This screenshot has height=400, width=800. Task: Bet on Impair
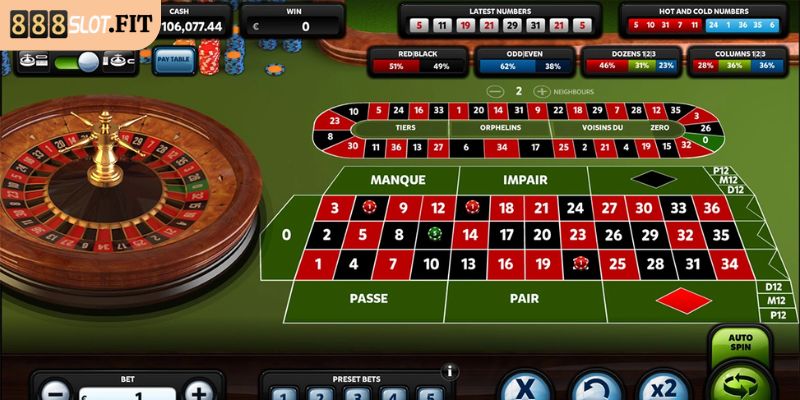(x=524, y=180)
